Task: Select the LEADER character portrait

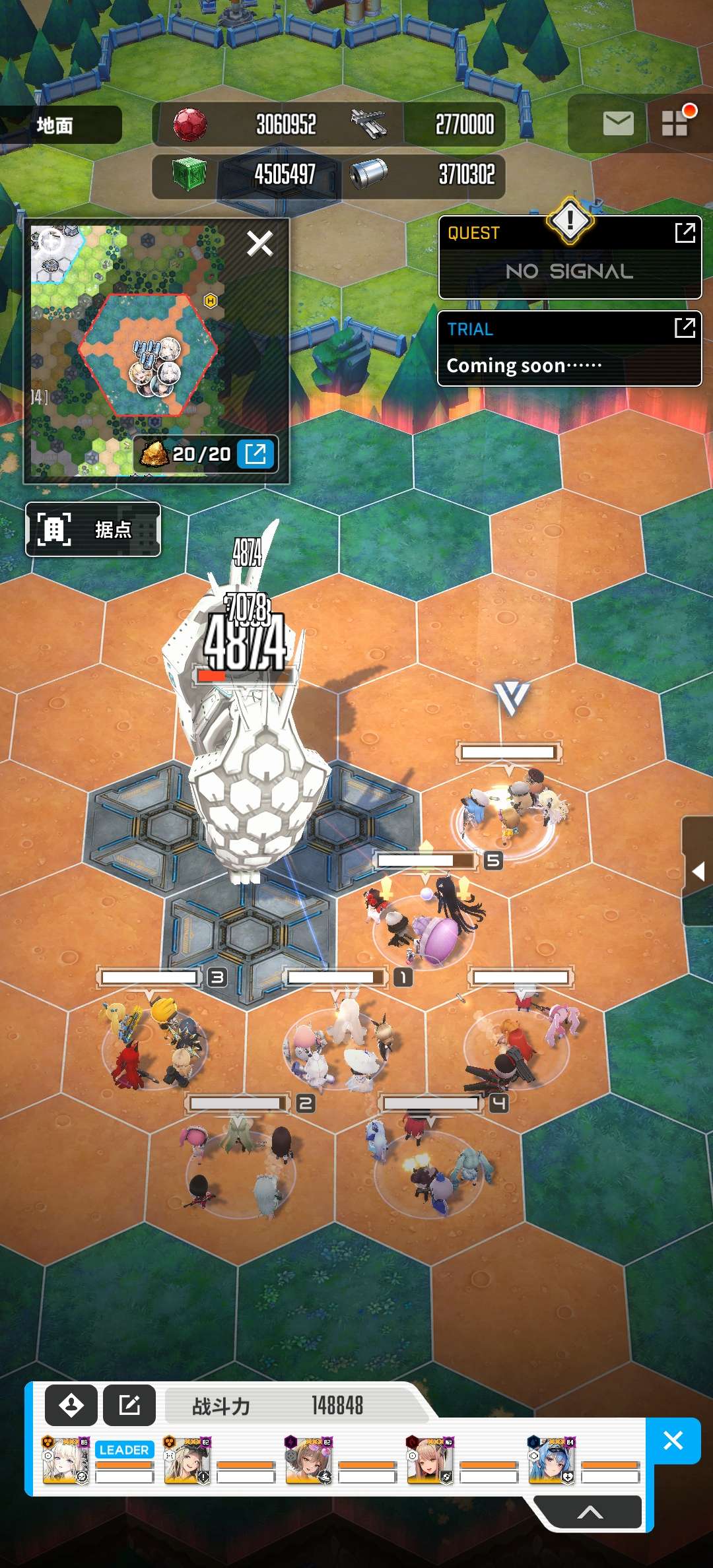Action: [65, 1460]
